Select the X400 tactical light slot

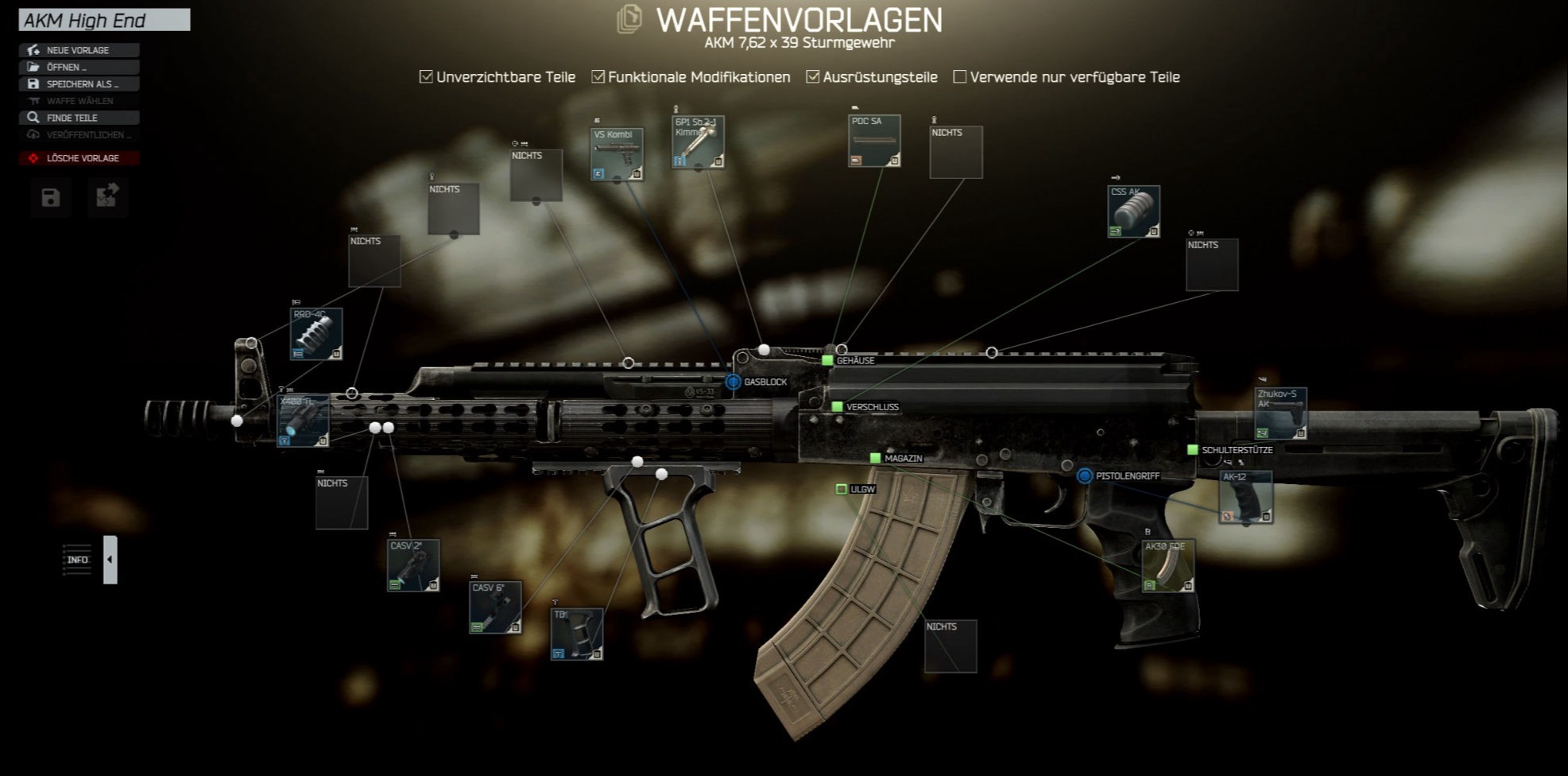pos(303,421)
